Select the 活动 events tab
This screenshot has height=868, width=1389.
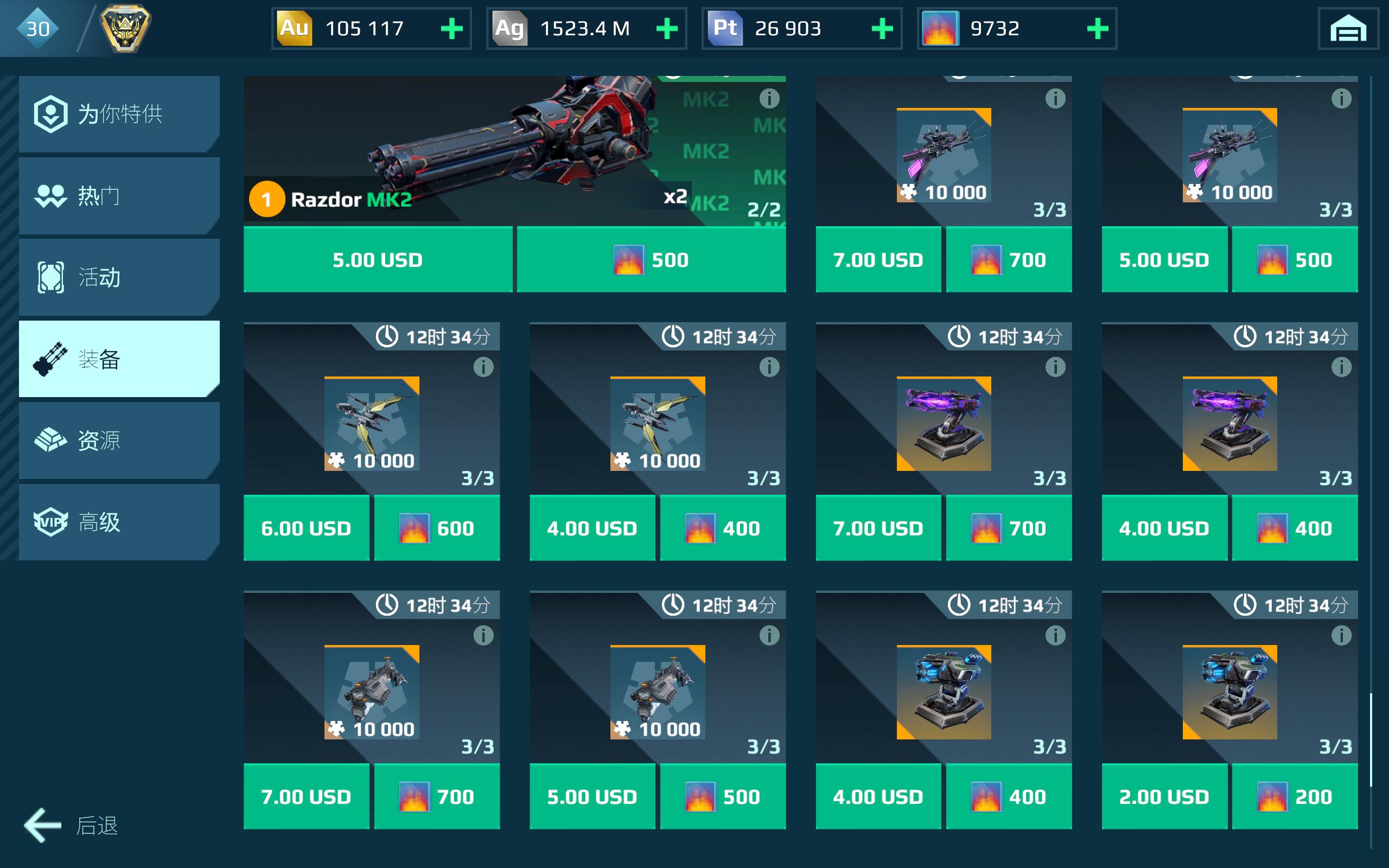[x=119, y=277]
